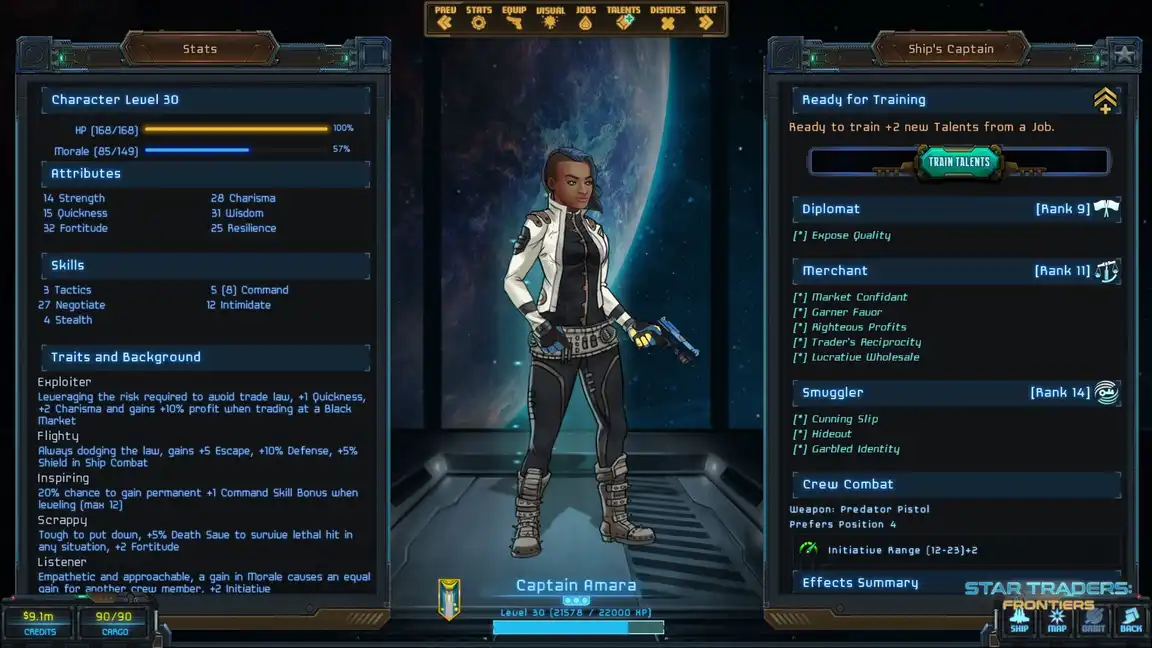
Task: Open the star Map
Action: click(1057, 621)
